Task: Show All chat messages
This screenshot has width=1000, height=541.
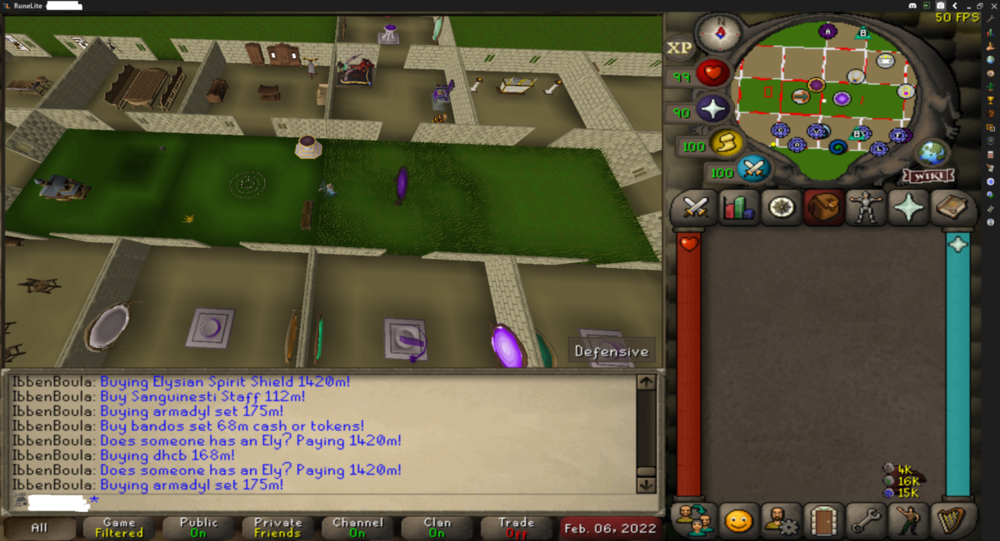Action: coord(39,527)
